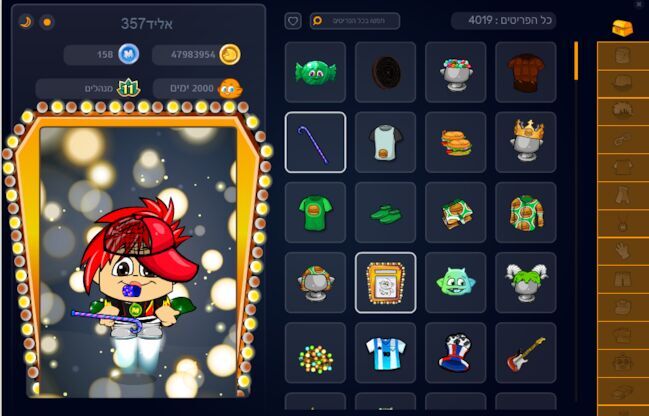
Task: Select the green slippers item
Action: coord(385,212)
